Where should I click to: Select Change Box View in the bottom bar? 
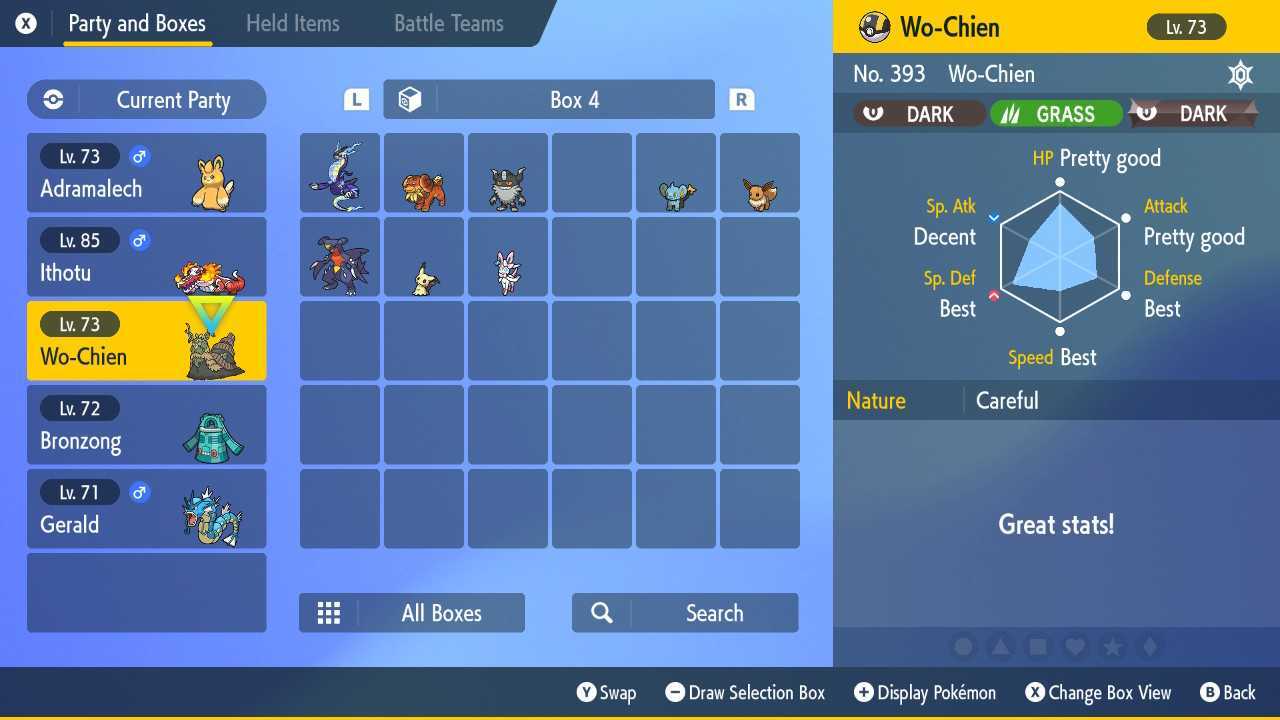pyautogui.click(x=1098, y=692)
